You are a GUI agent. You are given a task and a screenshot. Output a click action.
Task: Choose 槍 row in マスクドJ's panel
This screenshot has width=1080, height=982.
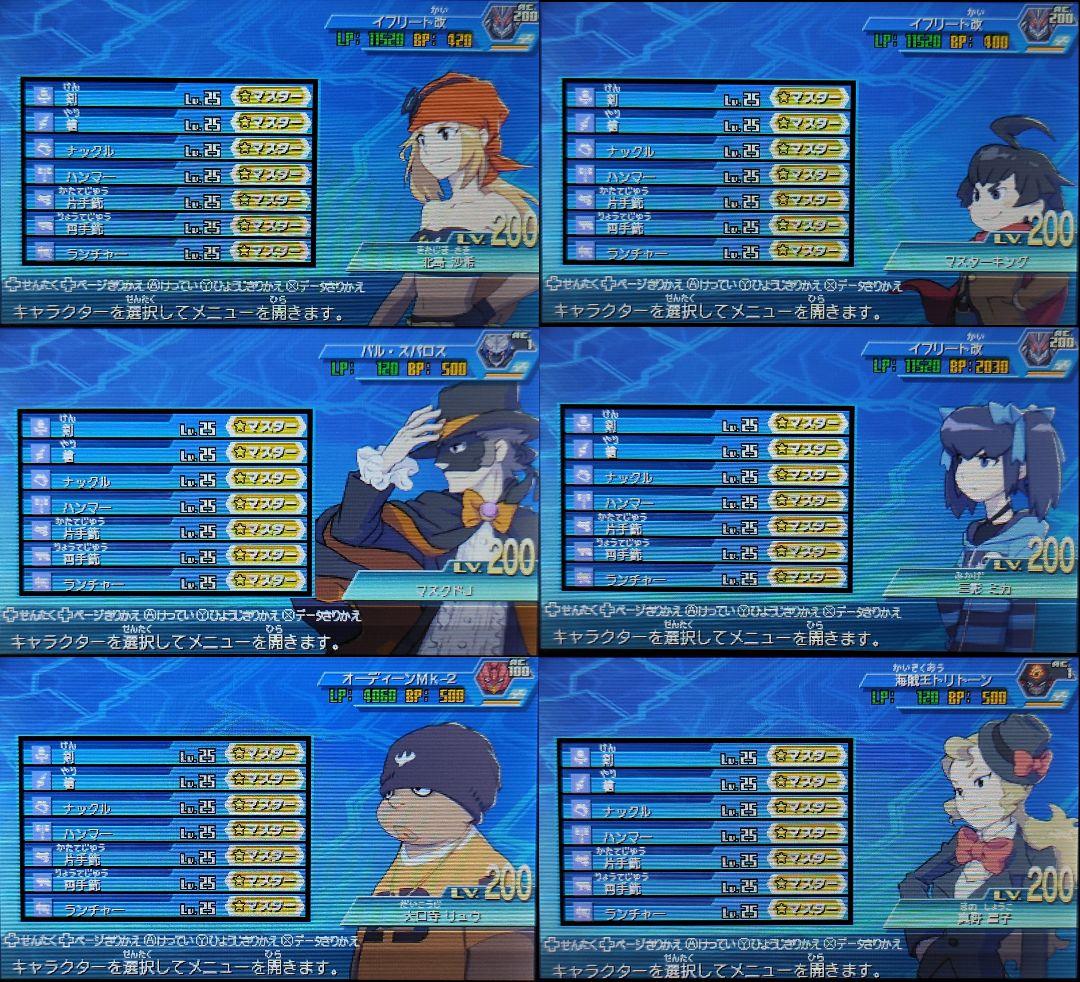point(168,454)
